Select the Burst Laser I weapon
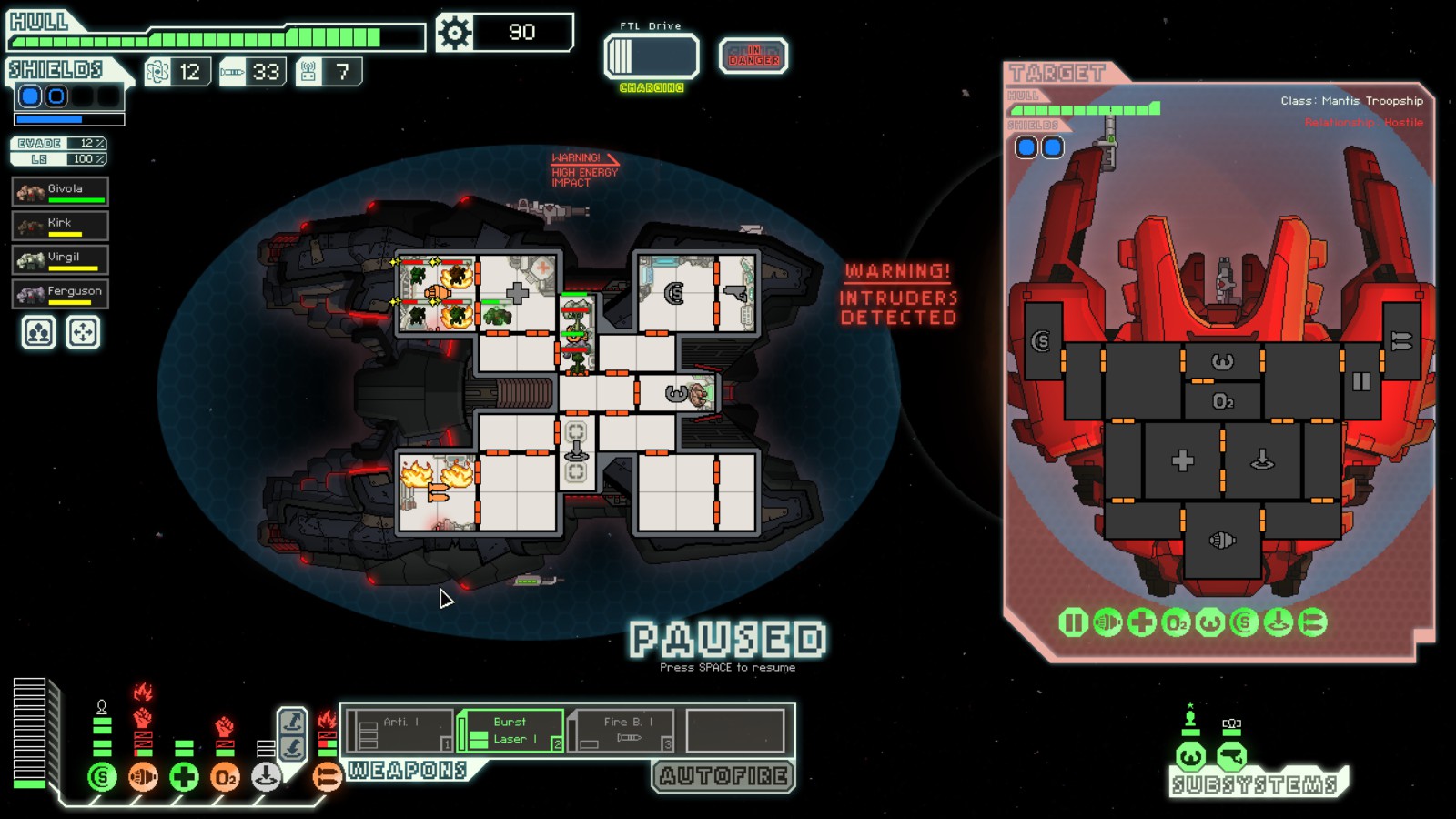 click(x=511, y=731)
